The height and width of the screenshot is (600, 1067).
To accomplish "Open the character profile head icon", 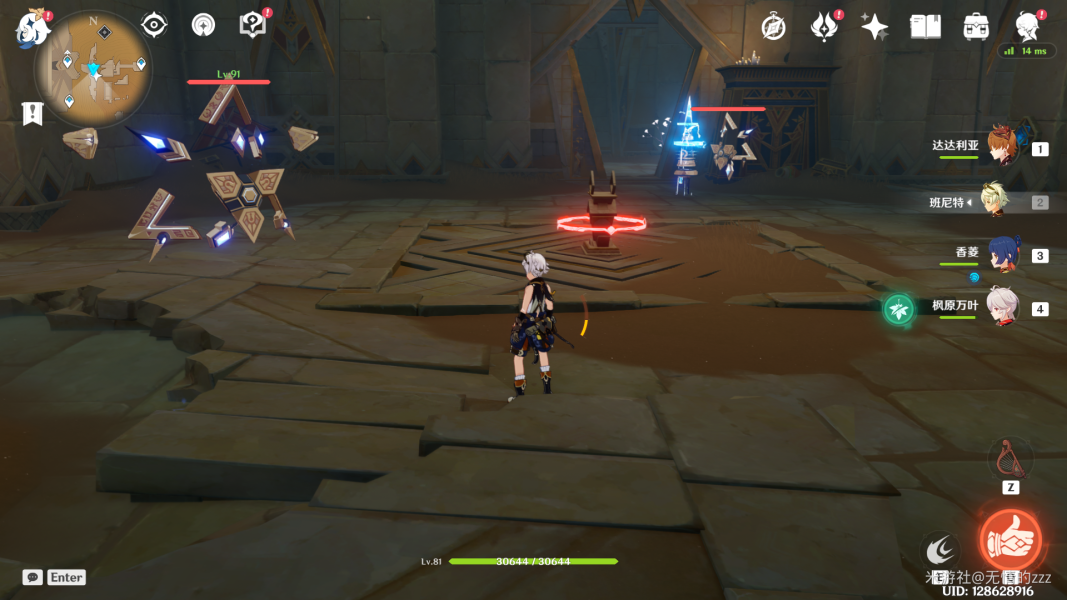I will coord(1026,26).
